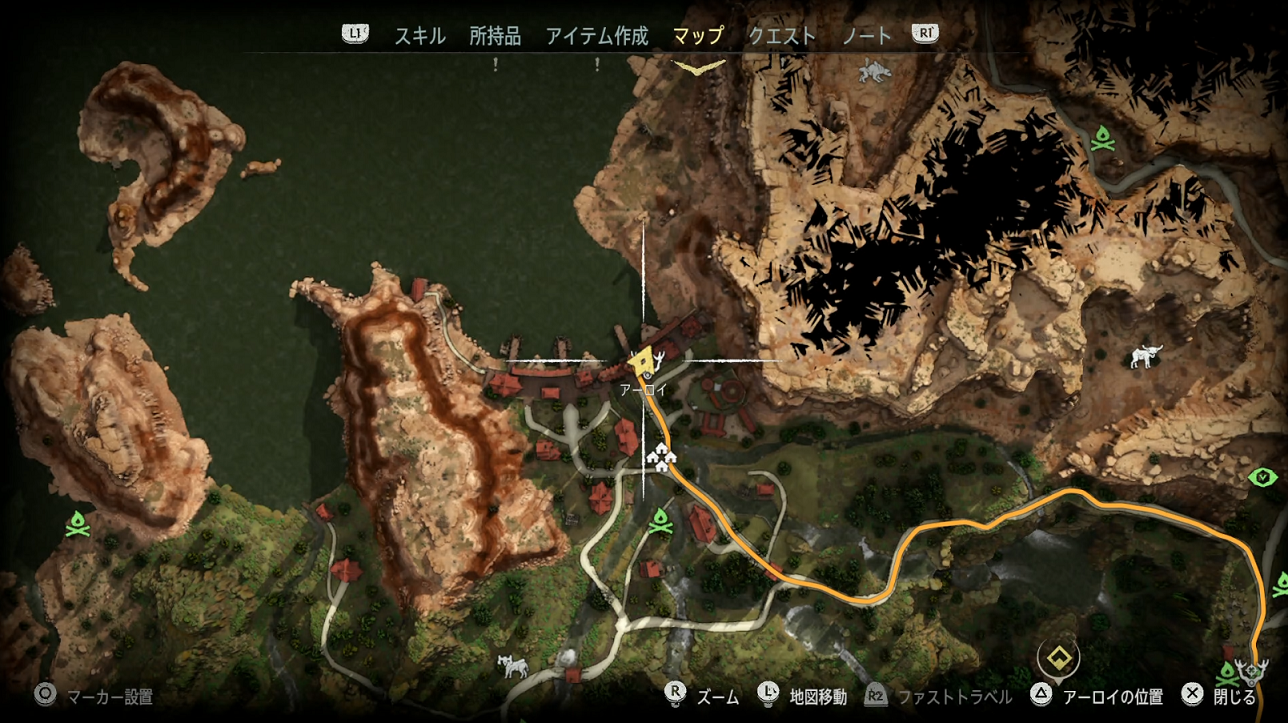Select the green eye vantage point marker
This screenshot has width=1288, height=723.
point(1264,477)
